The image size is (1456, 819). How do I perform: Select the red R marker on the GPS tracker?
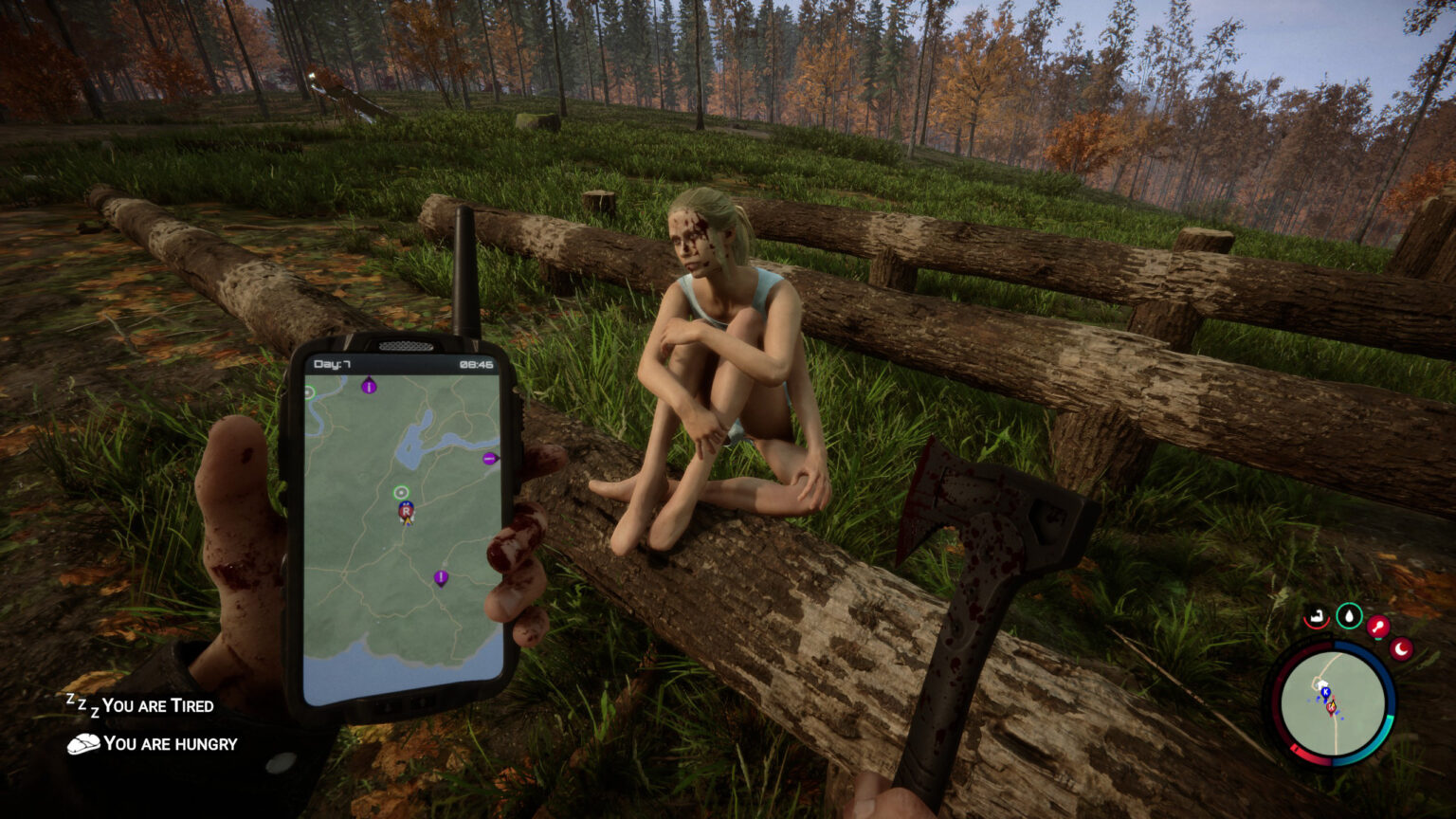click(x=405, y=510)
